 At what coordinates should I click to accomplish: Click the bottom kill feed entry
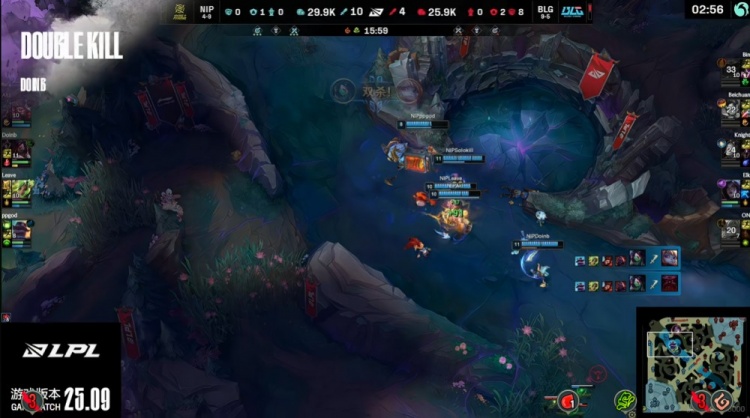coord(627,285)
